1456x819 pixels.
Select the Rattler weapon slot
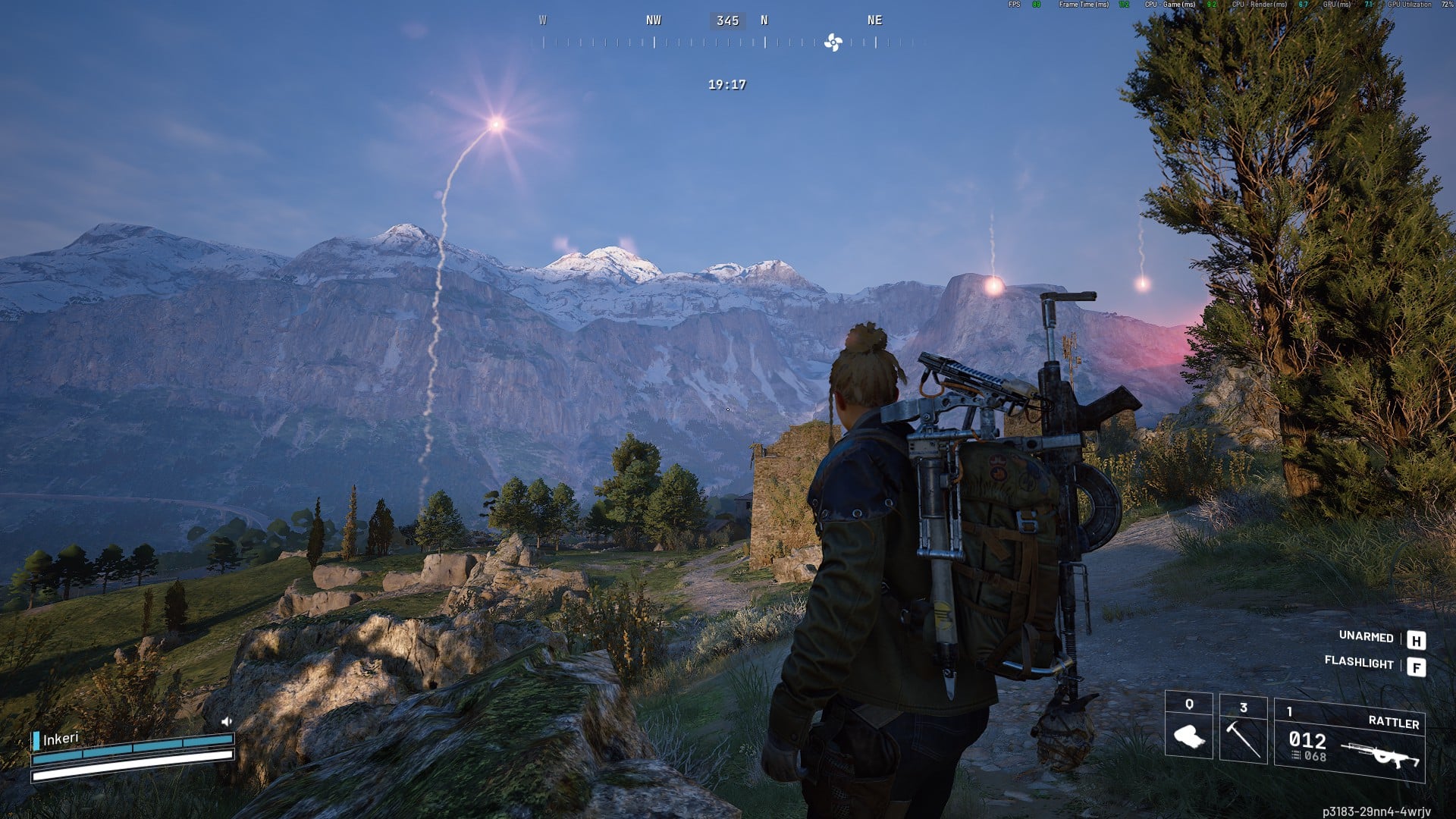(1349, 740)
